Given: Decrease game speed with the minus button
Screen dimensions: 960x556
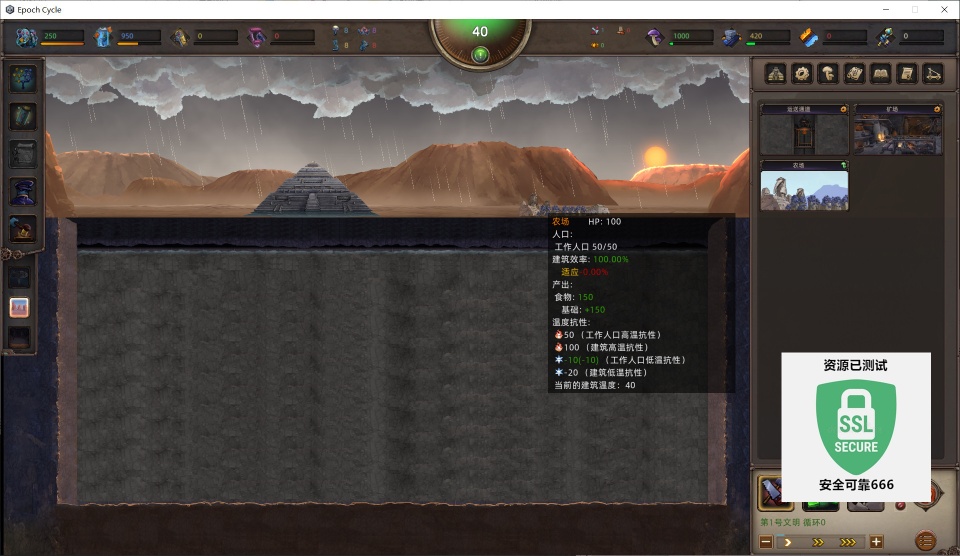Looking at the screenshot, I should (x=766, y=542).
